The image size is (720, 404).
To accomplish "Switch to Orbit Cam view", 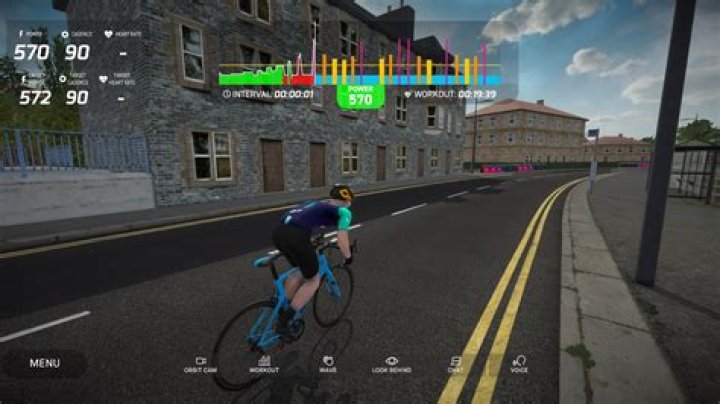I will (200, 363).
